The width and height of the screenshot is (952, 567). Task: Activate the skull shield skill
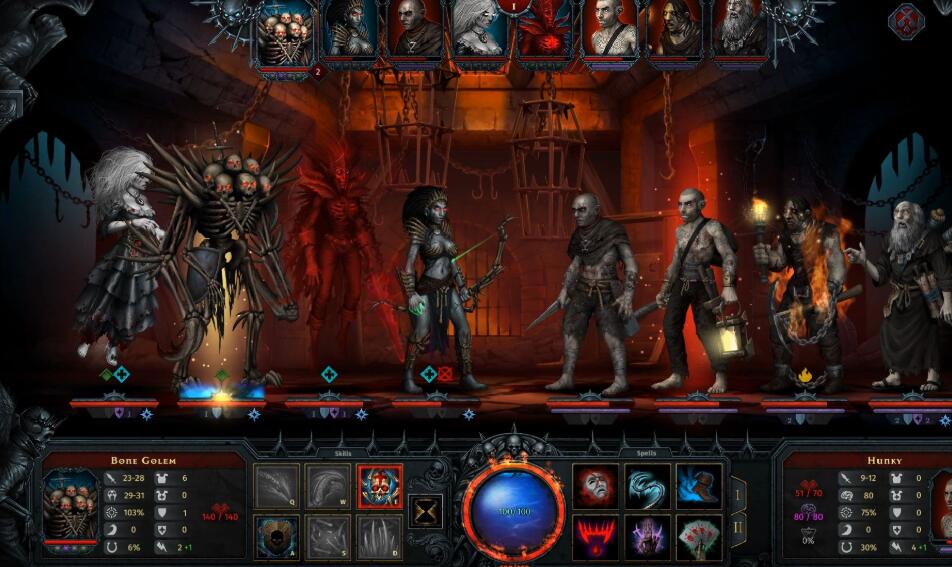[277, 537]
